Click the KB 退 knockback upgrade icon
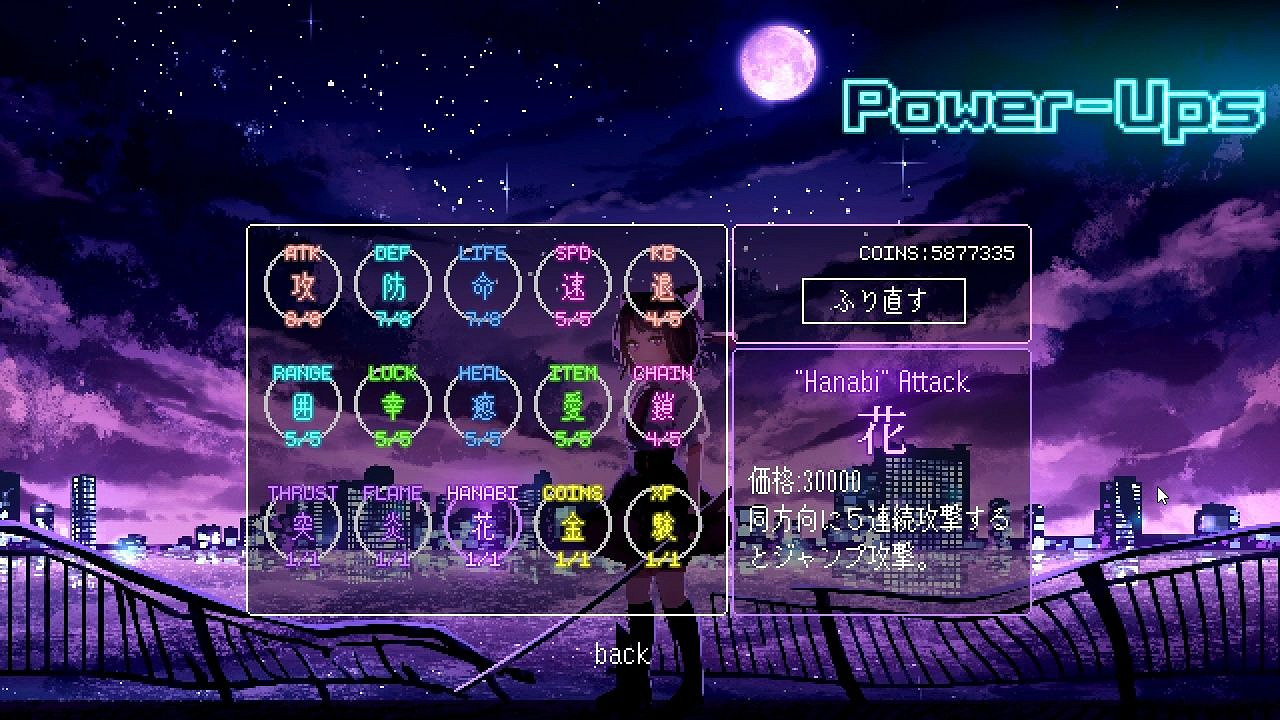1280x720 pixels. [662, 285]
